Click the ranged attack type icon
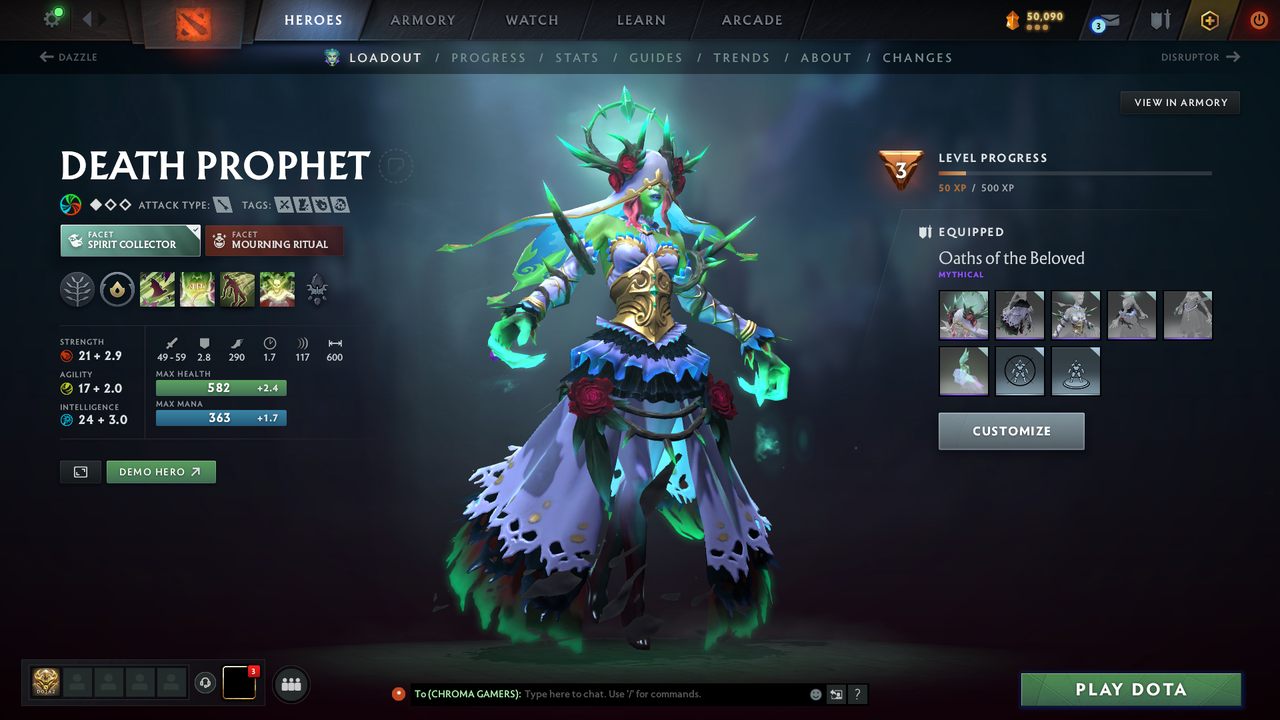The width and height of the screenshot is (1280, 720). point(222,204)
